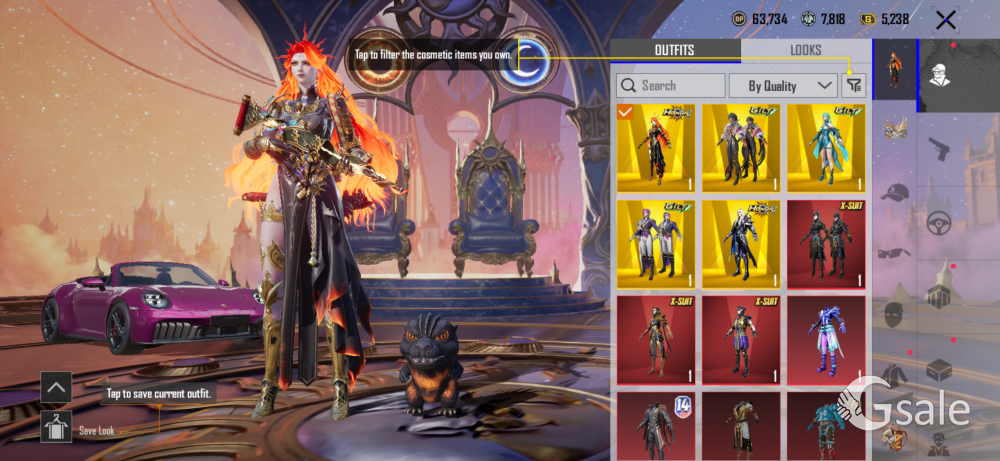Open the face mask category
The height and width of the screenshot is (461, 1000).
[894, 315]
